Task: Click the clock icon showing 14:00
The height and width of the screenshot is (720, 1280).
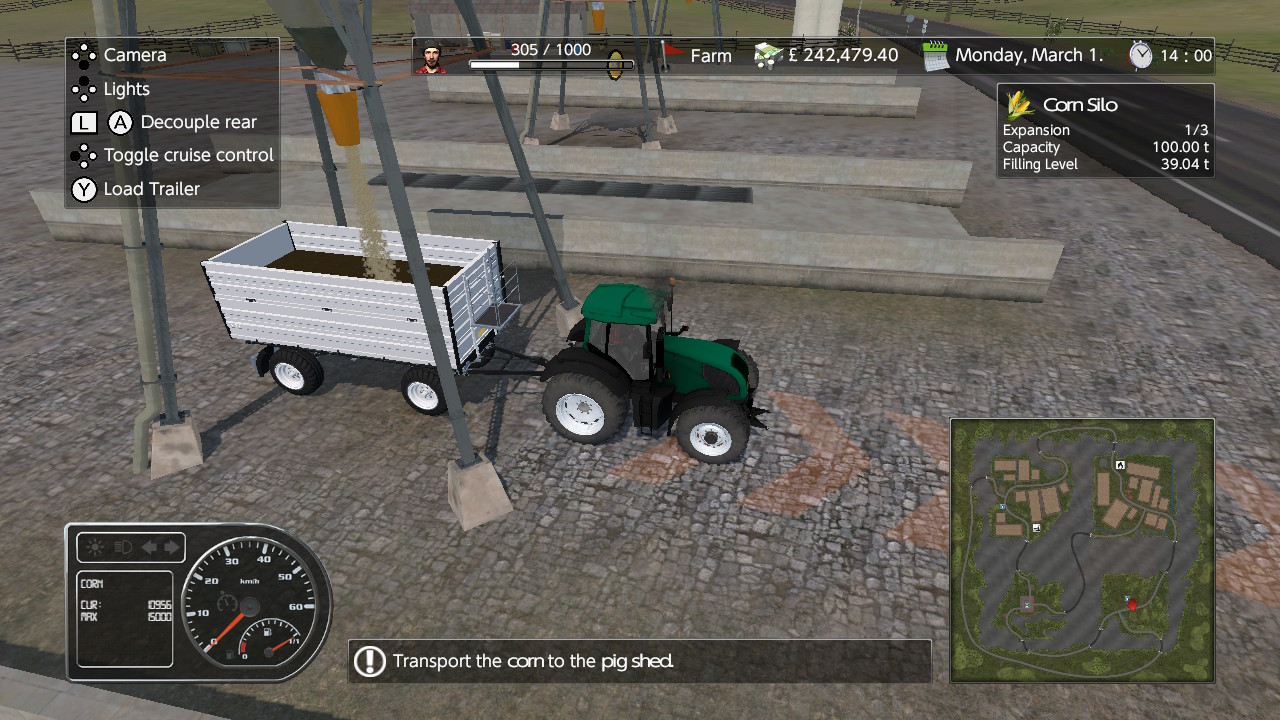Action: click(1141, 55)
